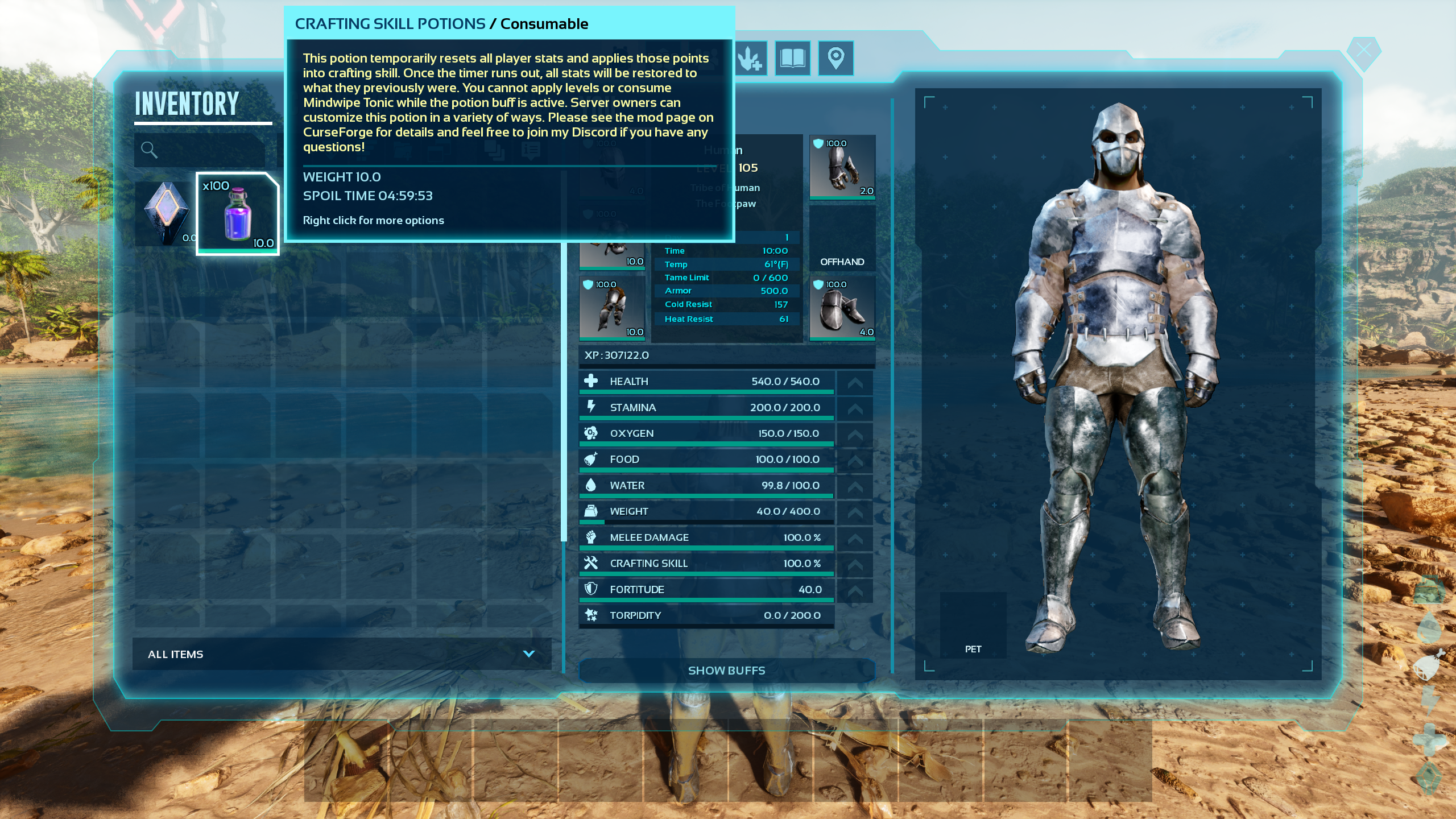The image size is (1456, 819).
Task: Switch to the map pin tab
Action: 835,58
